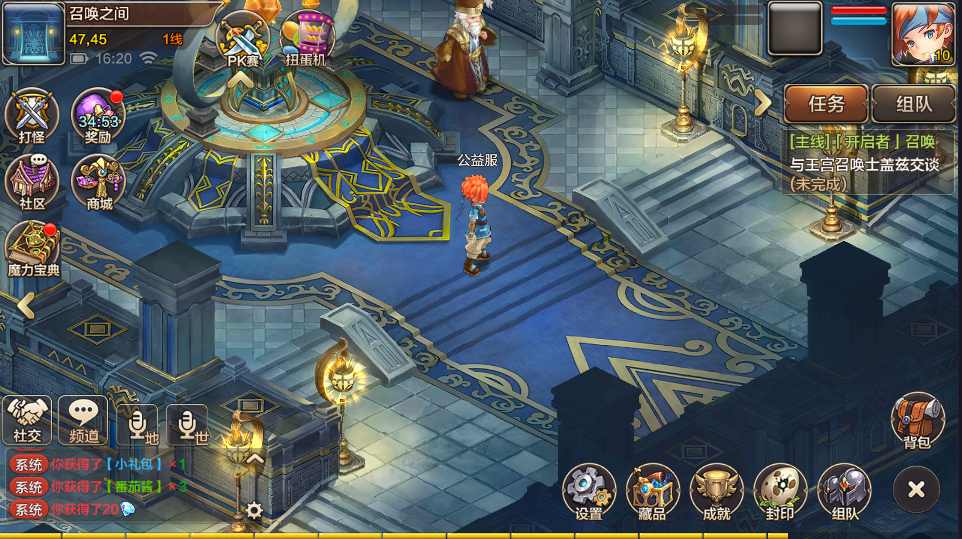This screenshot has width=962, height=539.
Task: Switch to the 组队 team tab
Action: [x=913, y=103]
